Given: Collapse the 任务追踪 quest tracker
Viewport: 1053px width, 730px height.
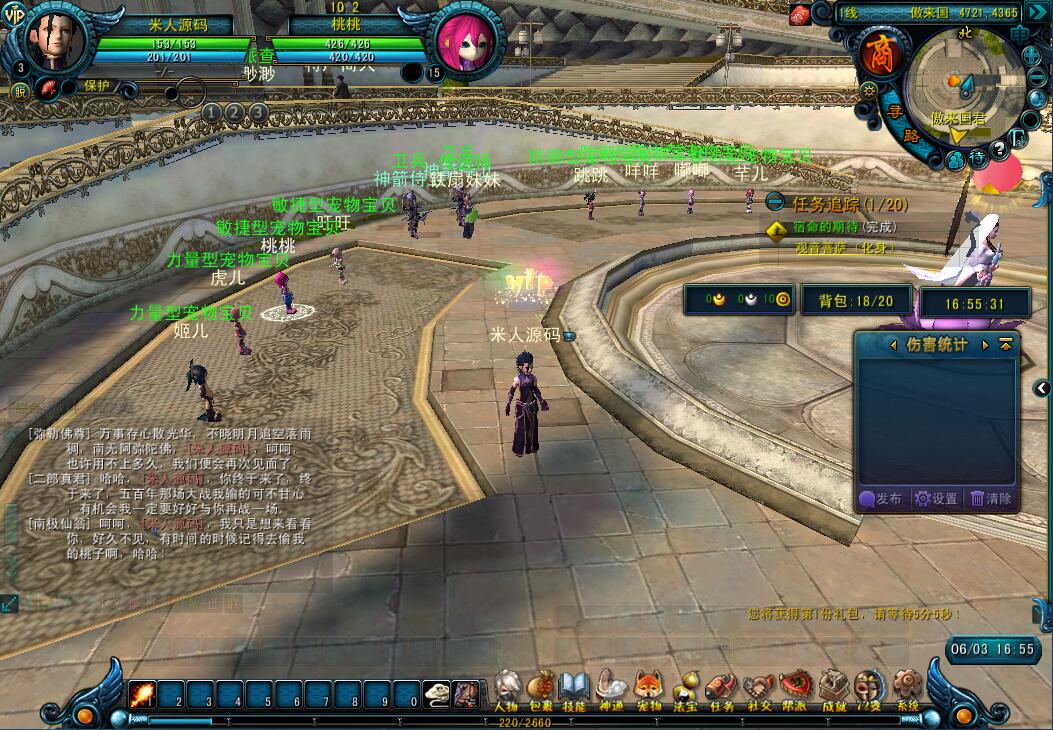Looking at the screenshot, I should click(x=774, y=203).
